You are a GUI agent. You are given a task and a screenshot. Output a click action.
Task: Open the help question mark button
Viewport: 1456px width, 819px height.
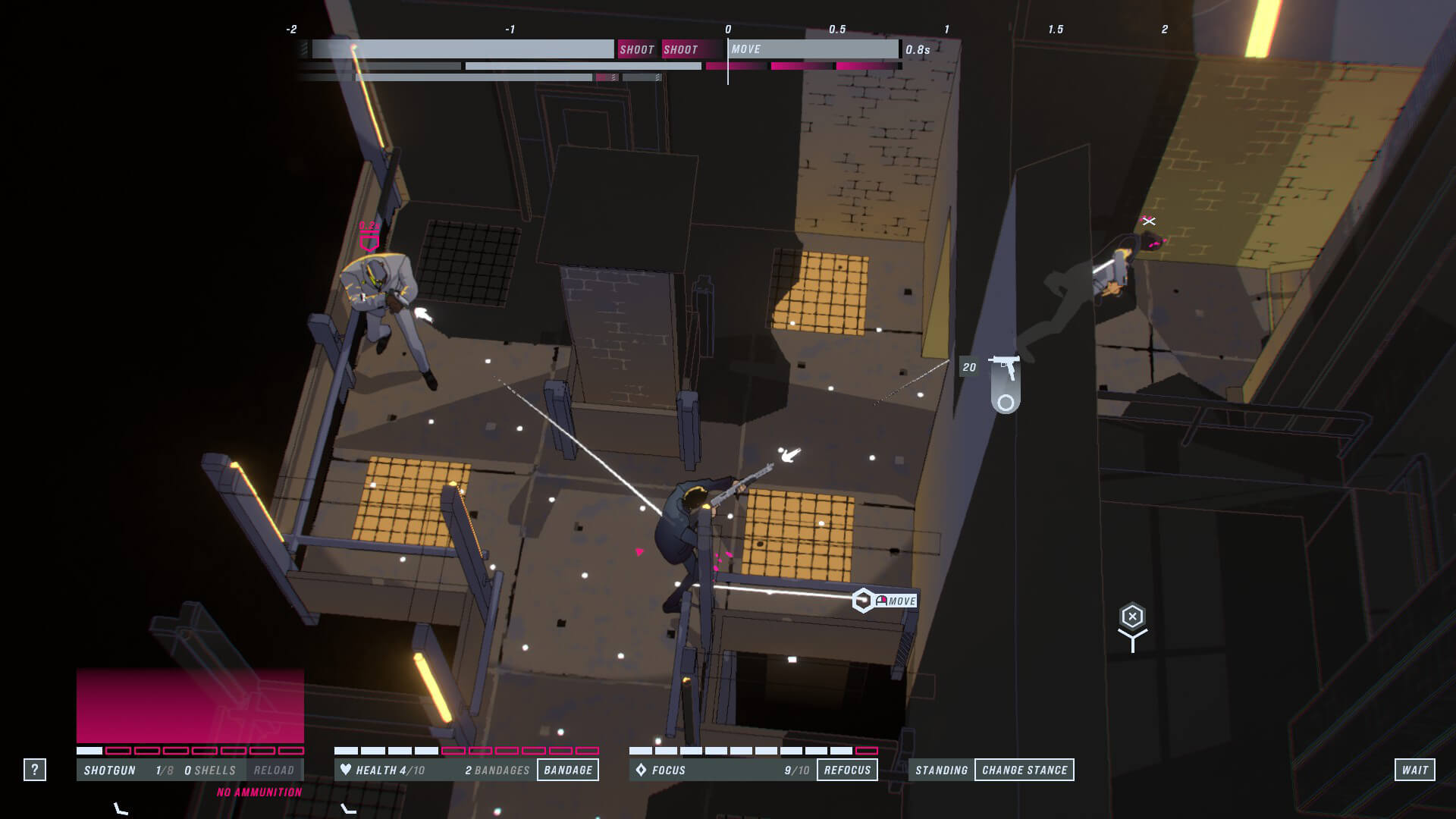[x=34, y=770]
